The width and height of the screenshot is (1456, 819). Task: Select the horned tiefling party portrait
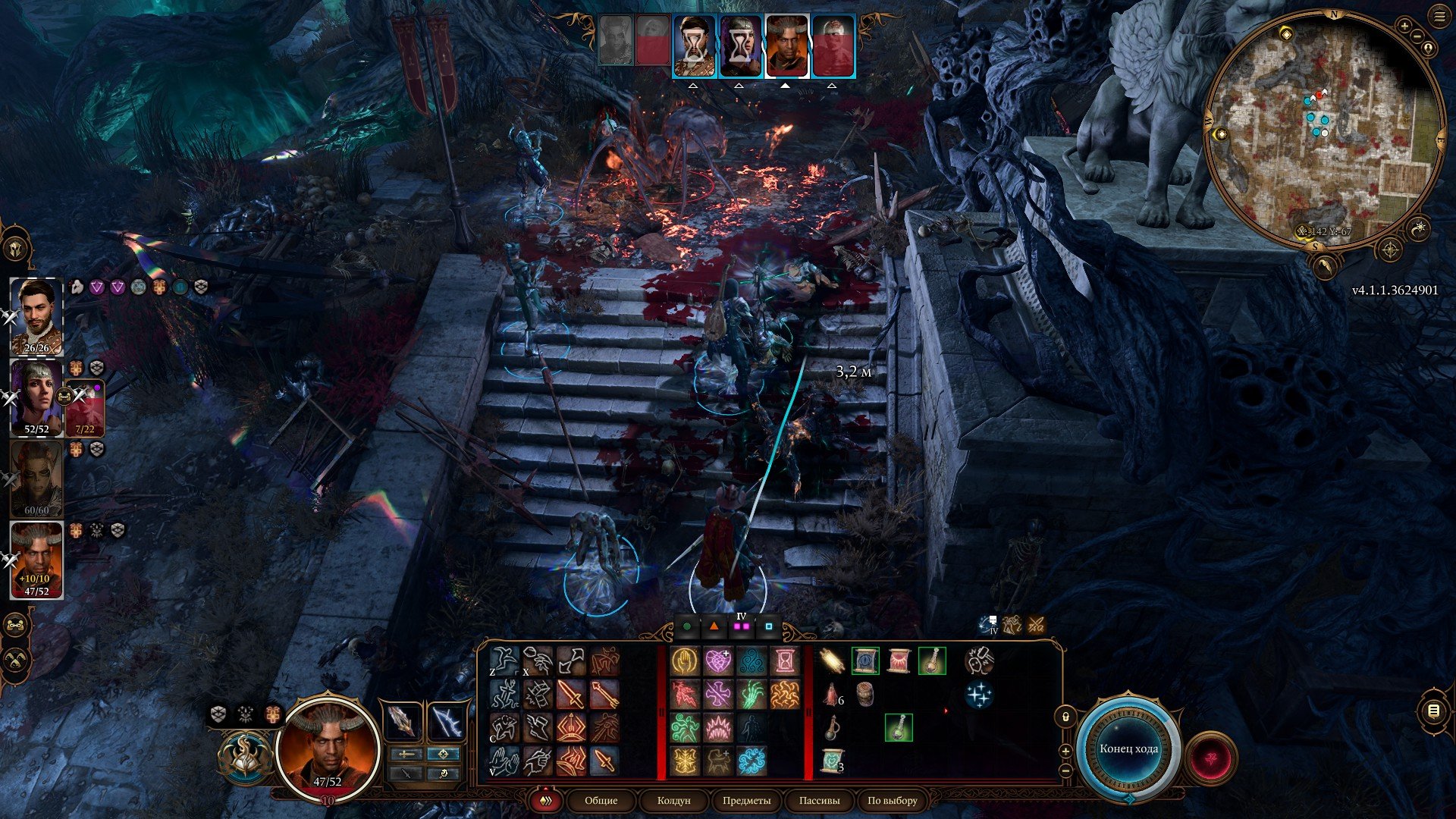(36, 559)
